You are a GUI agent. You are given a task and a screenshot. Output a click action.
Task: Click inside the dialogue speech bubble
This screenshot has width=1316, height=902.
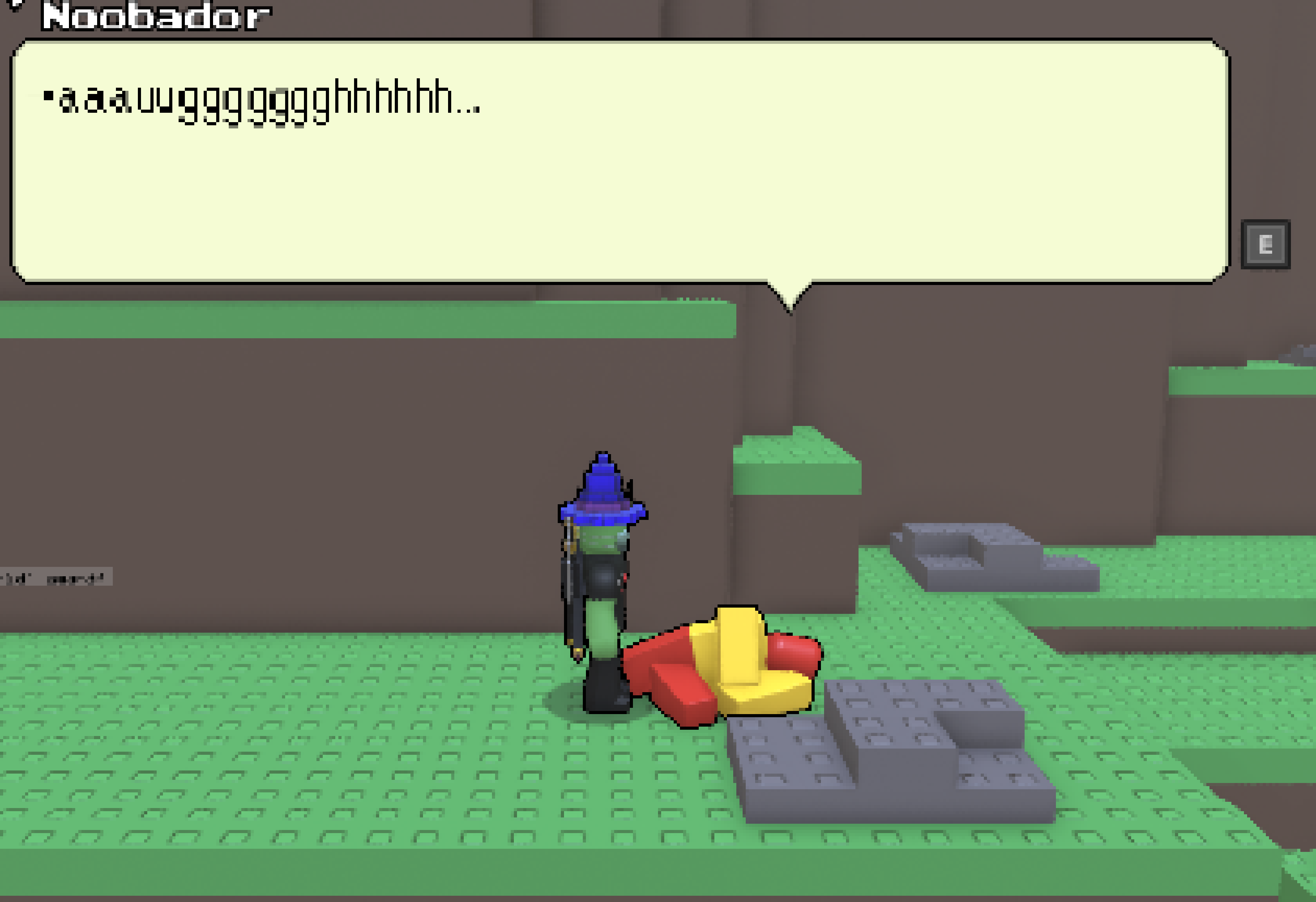click(x=623, y=170)
